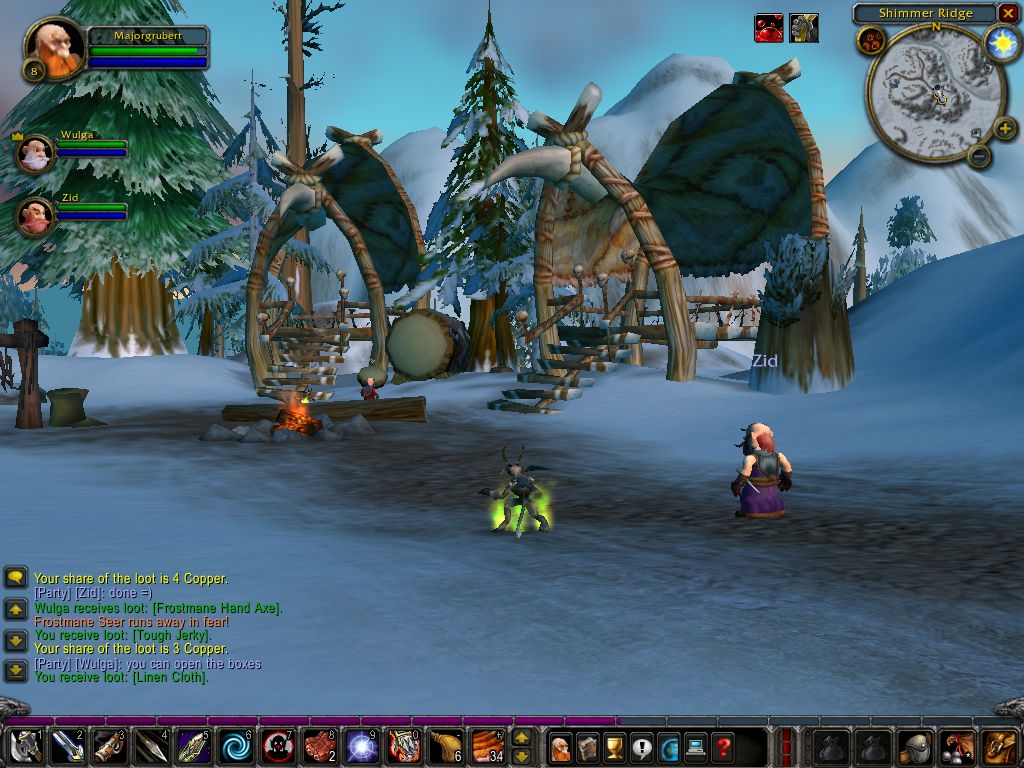Activate the red skull ability in slot 7
This screenshot has width=1024, height=768.
pyautogui.click(x=279, y=747)
